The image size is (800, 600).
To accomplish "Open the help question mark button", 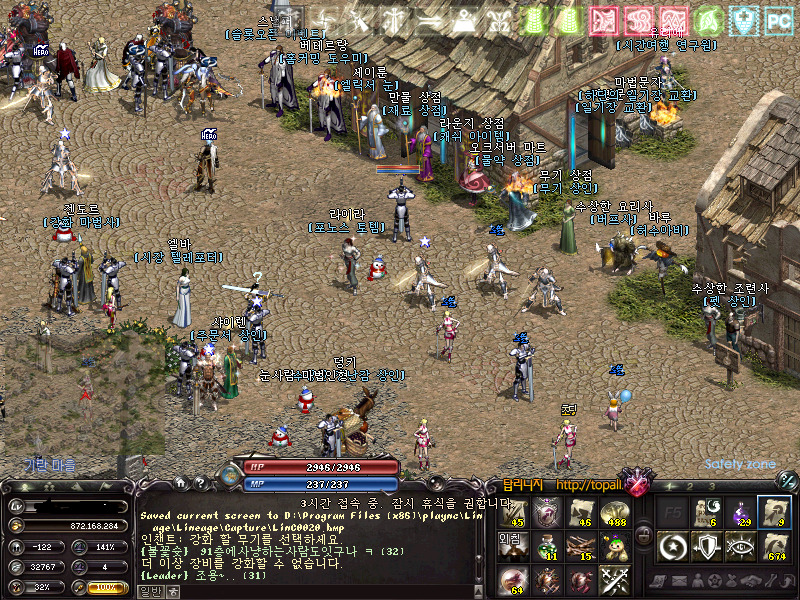I will click(x=200, y=482).
